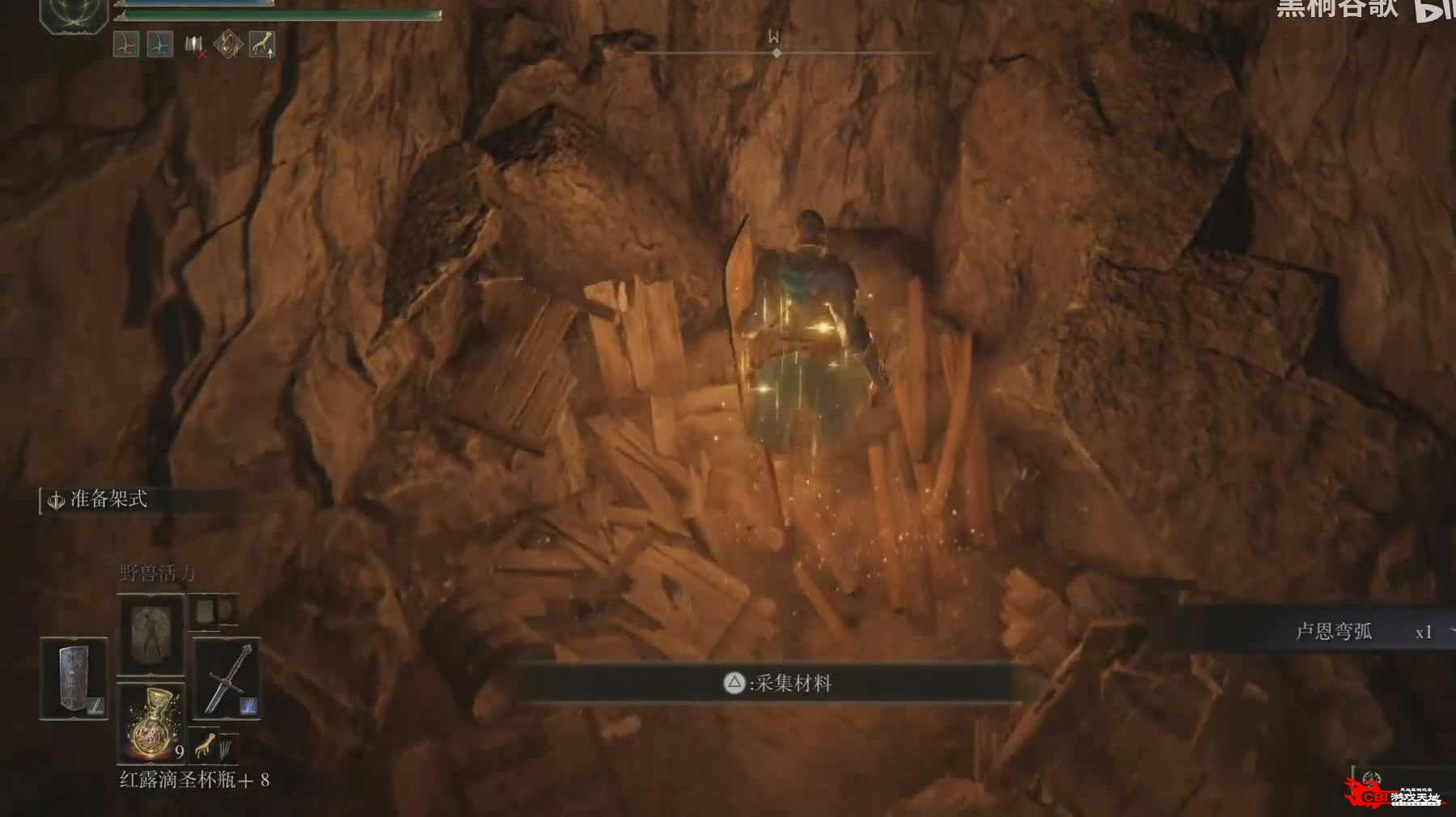Select the equipped greatshield slot
Viewport: 1456px width, 817px height.
pyautogui.click(x=74, y=678)
